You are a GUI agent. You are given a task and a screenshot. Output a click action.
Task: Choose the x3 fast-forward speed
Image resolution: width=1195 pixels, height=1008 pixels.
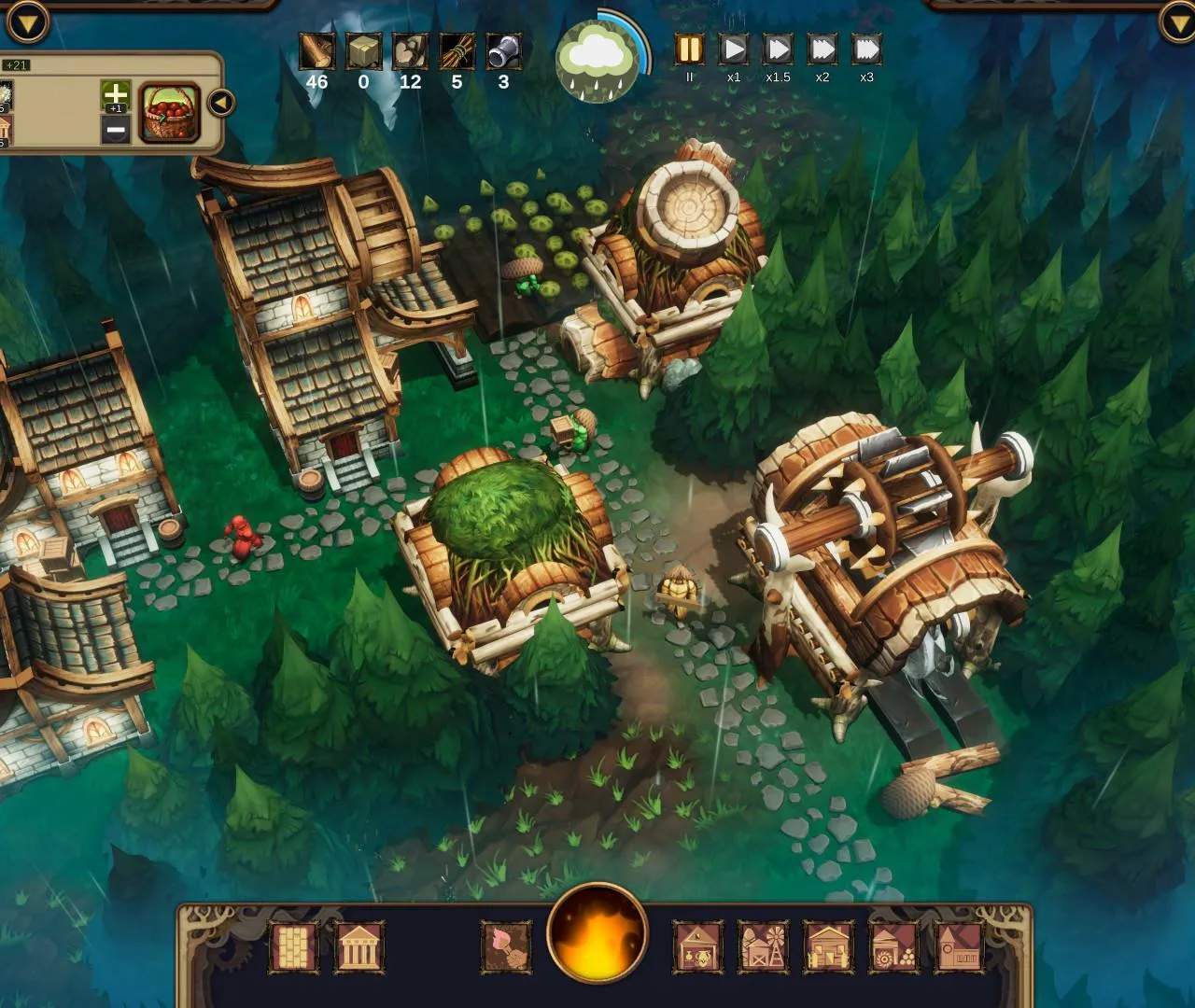click(x=866, y=49)
